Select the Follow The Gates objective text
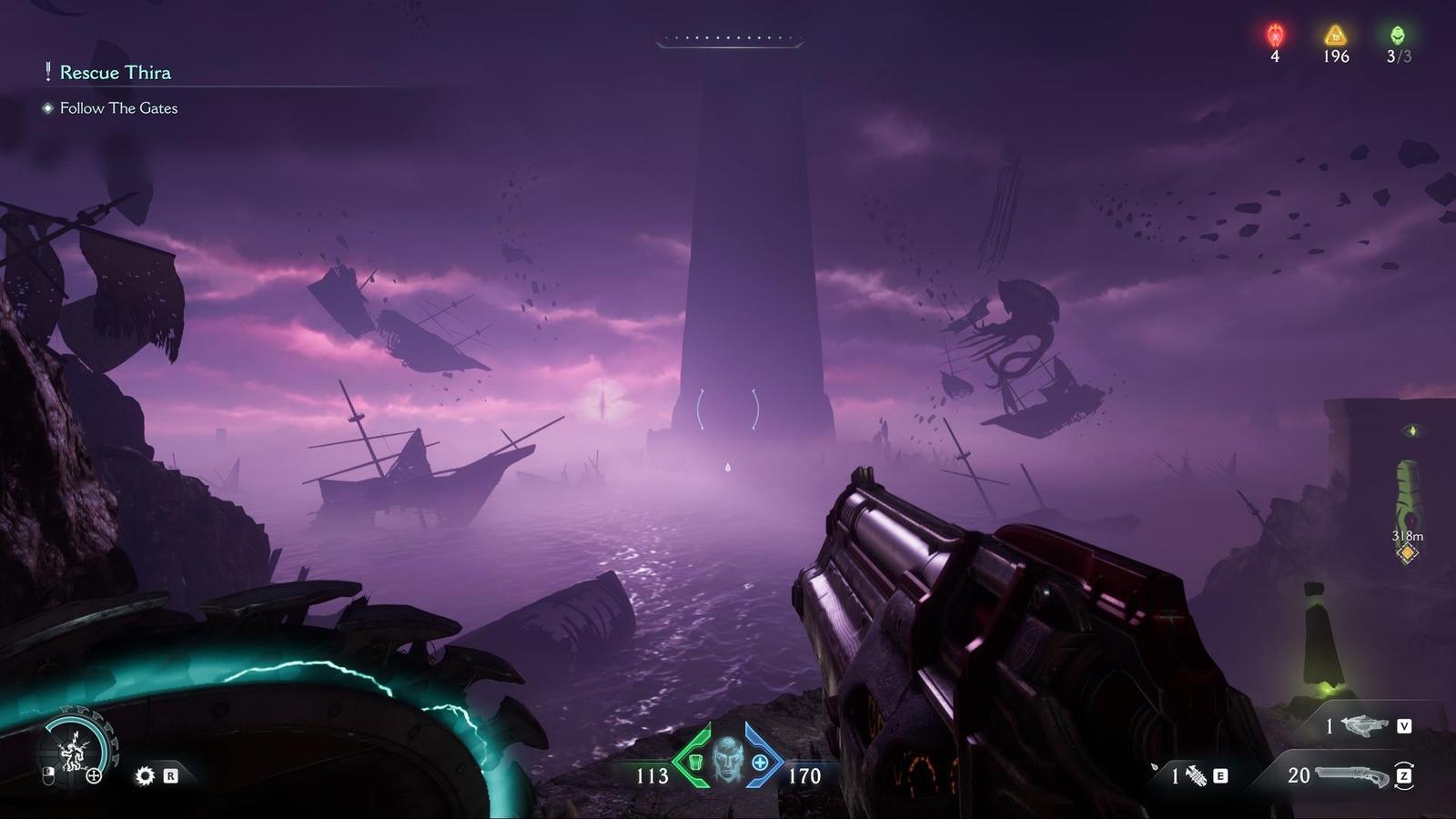This screenshot has height=819, width=1456. [118, 107]
